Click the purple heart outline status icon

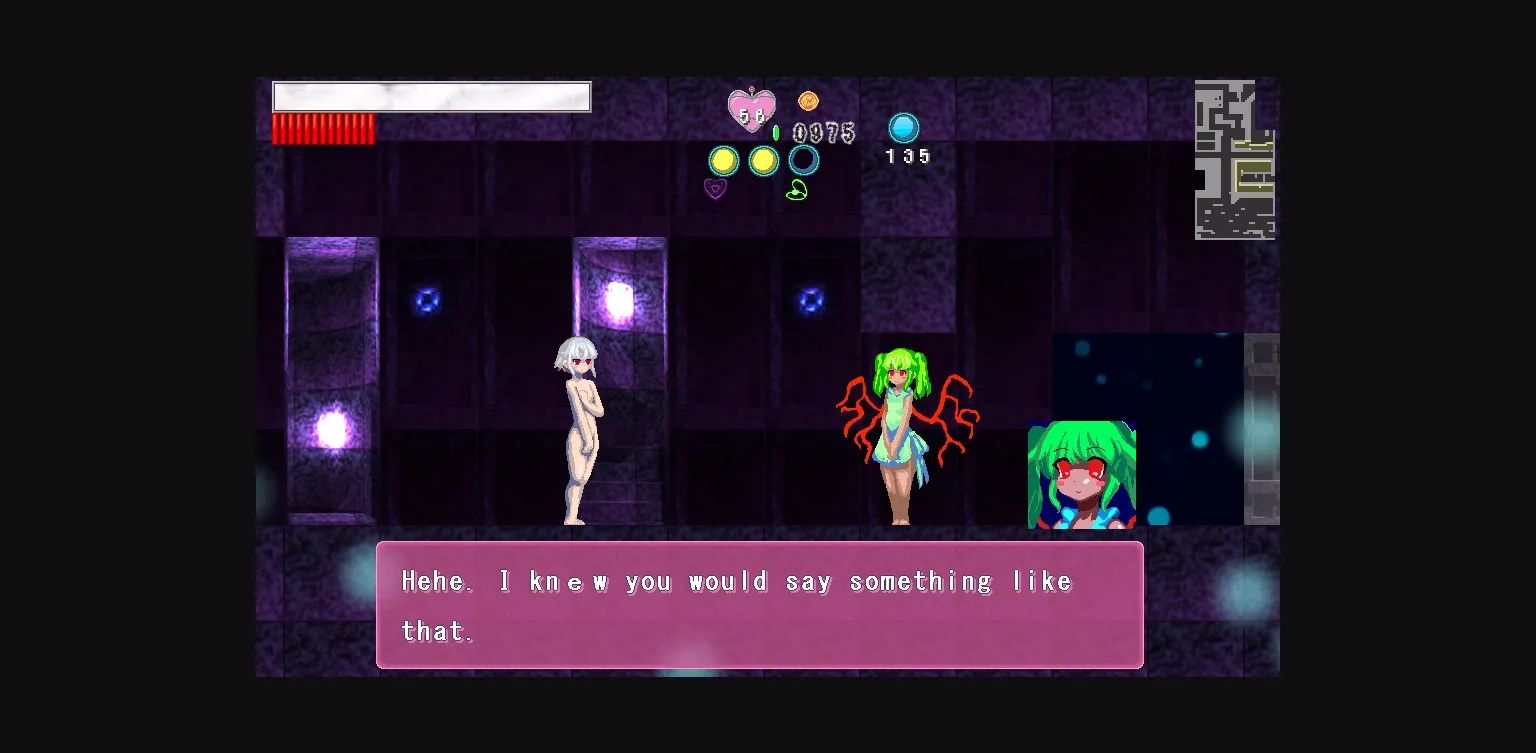point(715,189)
